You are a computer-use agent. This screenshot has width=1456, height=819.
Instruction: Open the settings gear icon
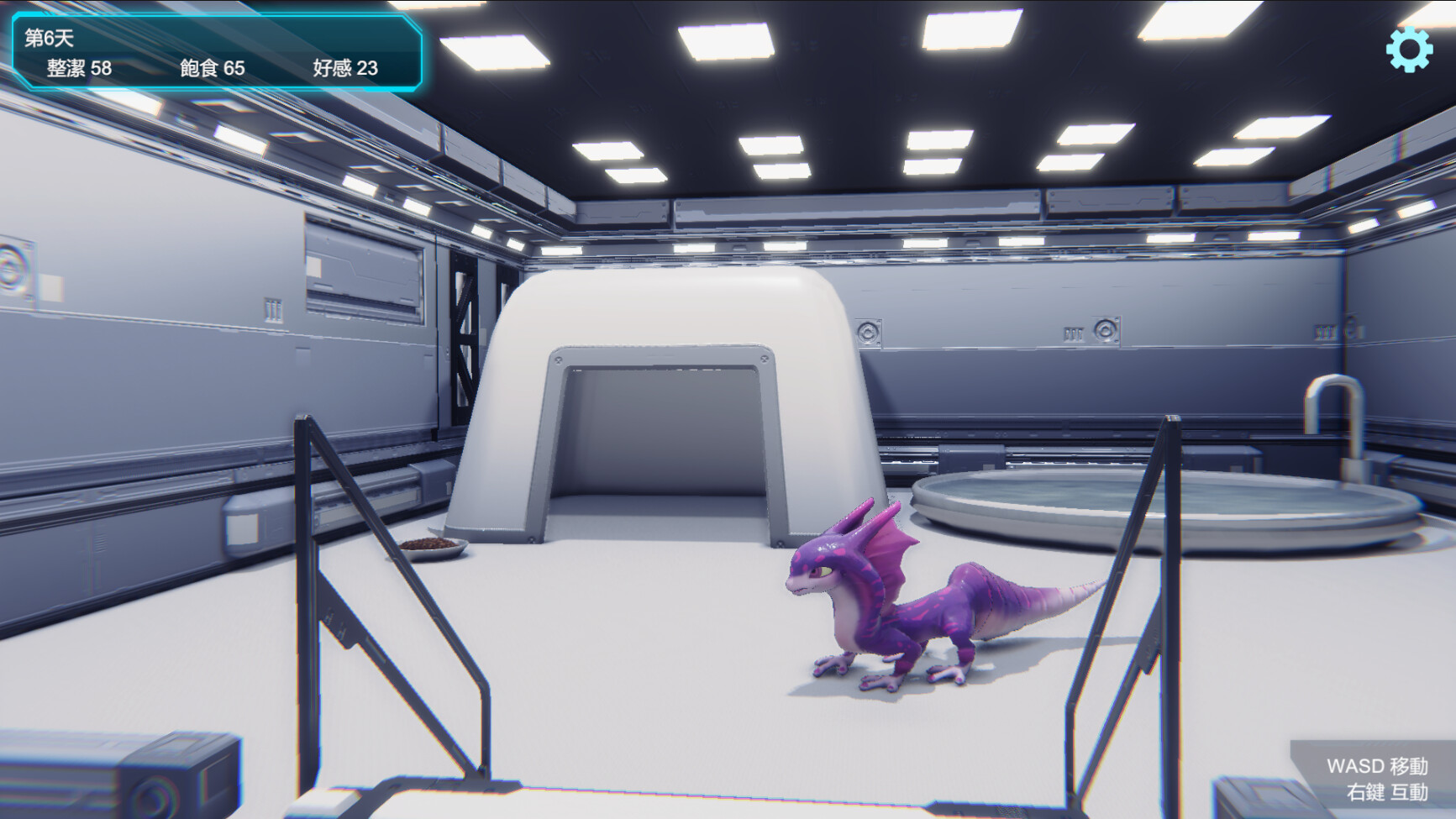point(1409,48)
